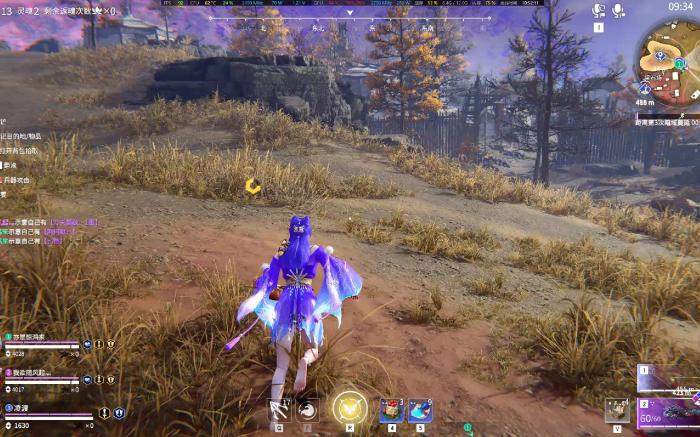Trigger the swirling dodge skill icon
The height and width of the screenshot is (437, 700).
(308, 409)
